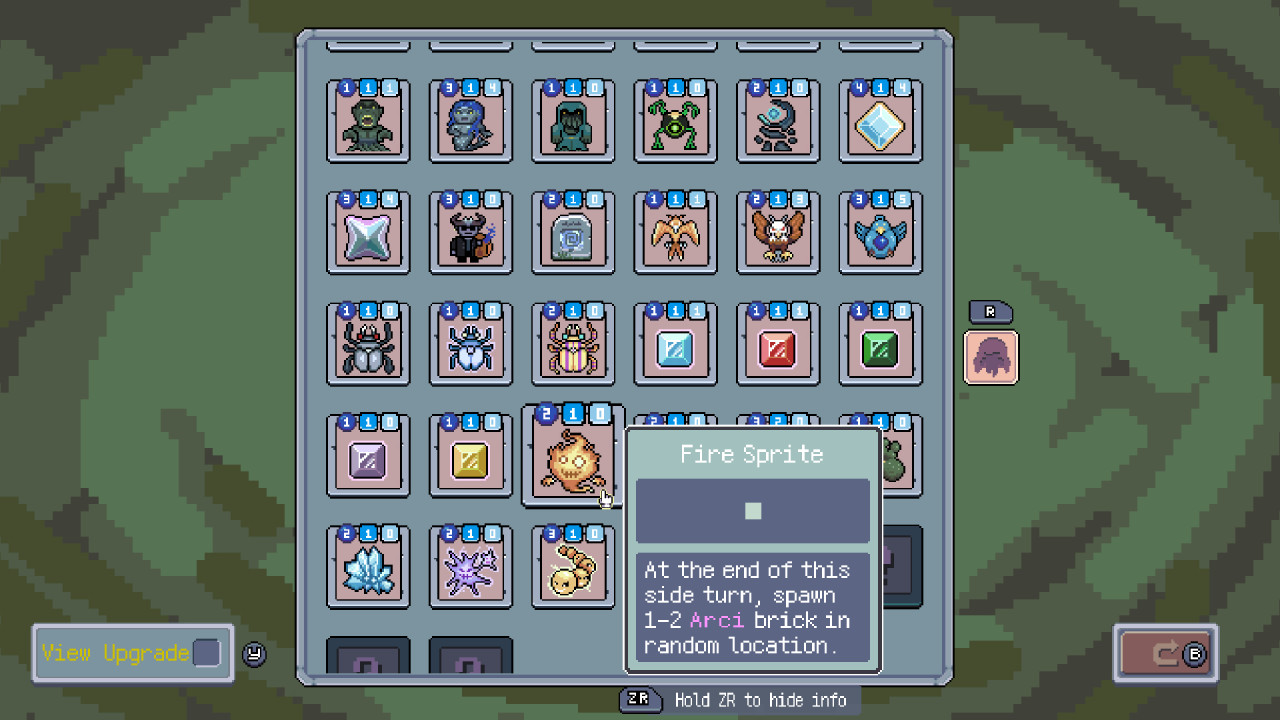Select the white-faced owl card
1280x720 pixels.
tap(777, 233)
